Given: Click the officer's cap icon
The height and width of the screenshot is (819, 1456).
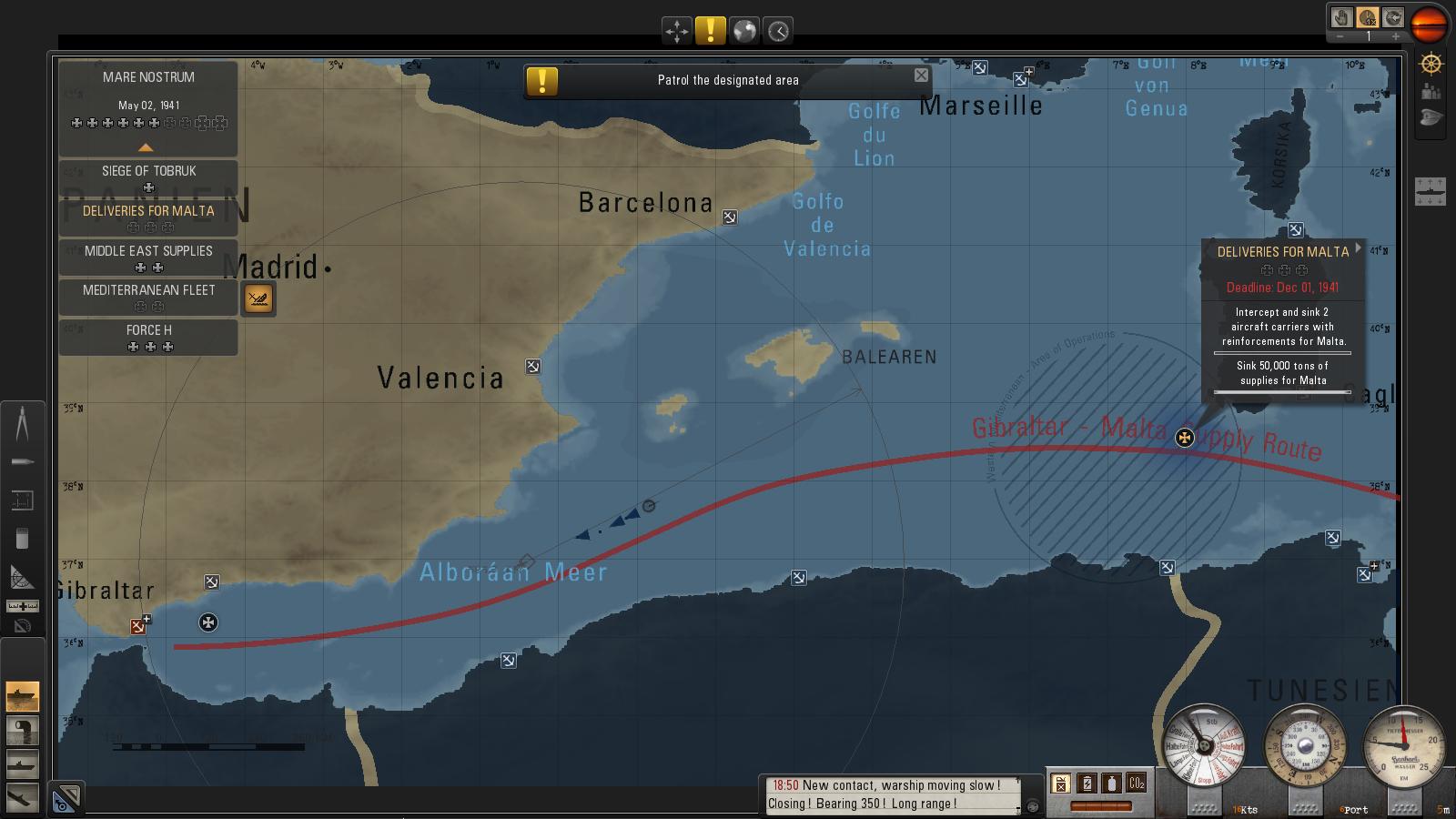Looking at the screenshot, I should 1431,118.
